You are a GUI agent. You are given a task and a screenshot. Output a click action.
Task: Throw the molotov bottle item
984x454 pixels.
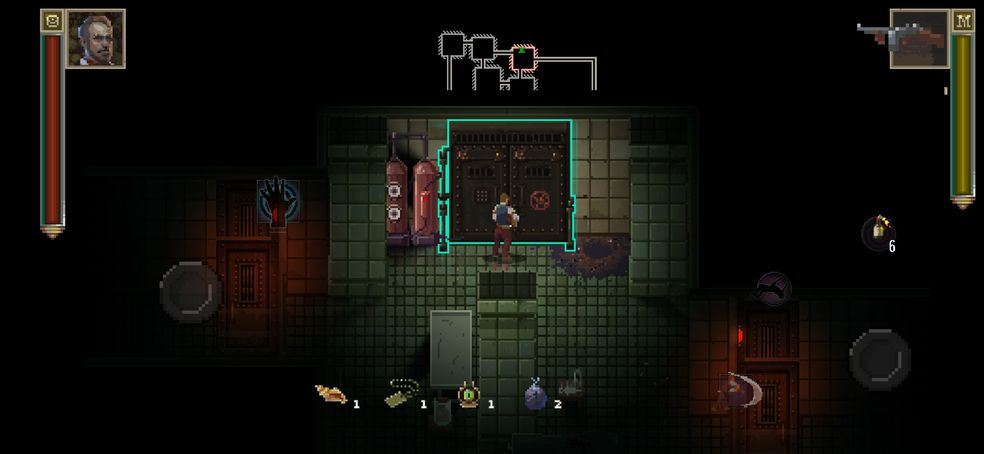tap(877, 232)
